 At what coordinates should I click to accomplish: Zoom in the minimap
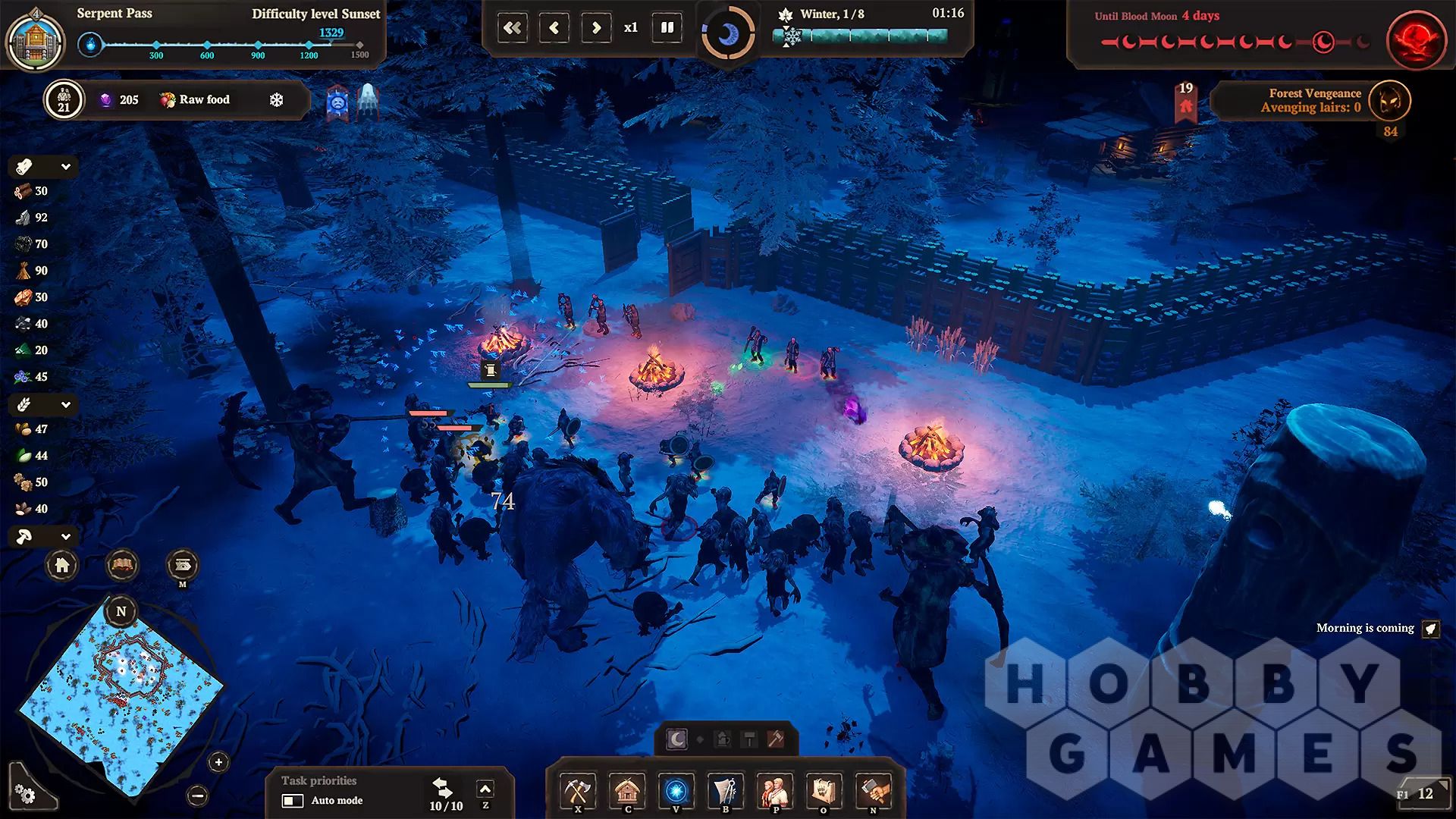218,762
